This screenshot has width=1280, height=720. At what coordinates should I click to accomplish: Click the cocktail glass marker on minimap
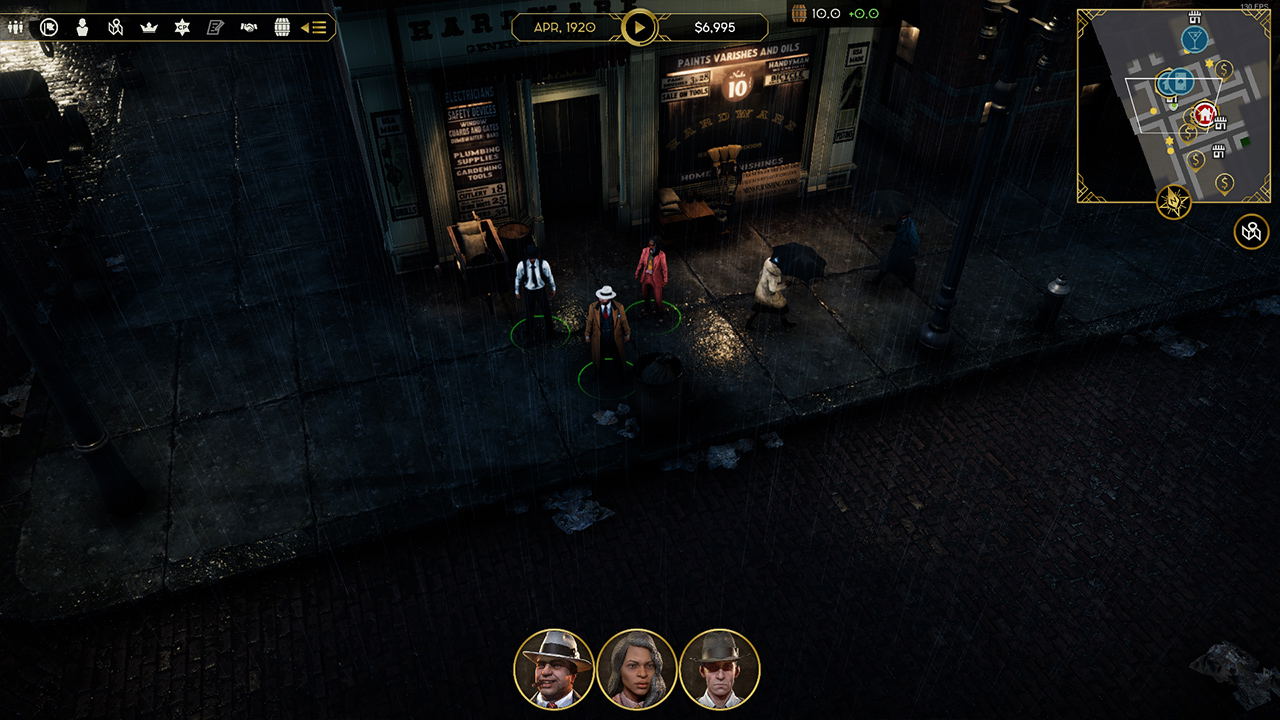click(1194, 39)
